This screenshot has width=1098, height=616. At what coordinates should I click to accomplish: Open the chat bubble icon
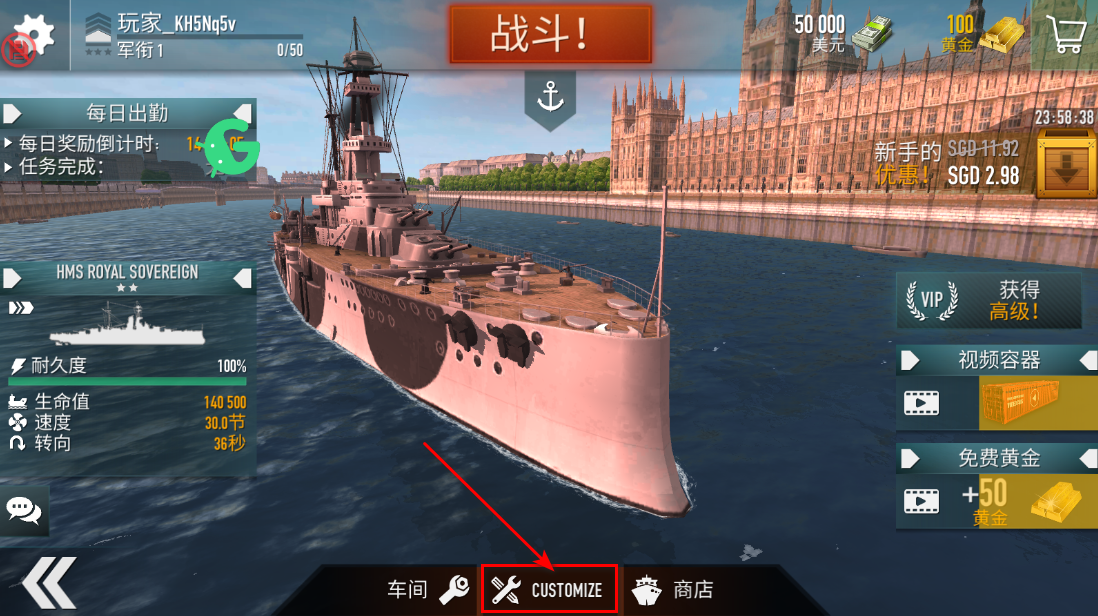(24, 510)
